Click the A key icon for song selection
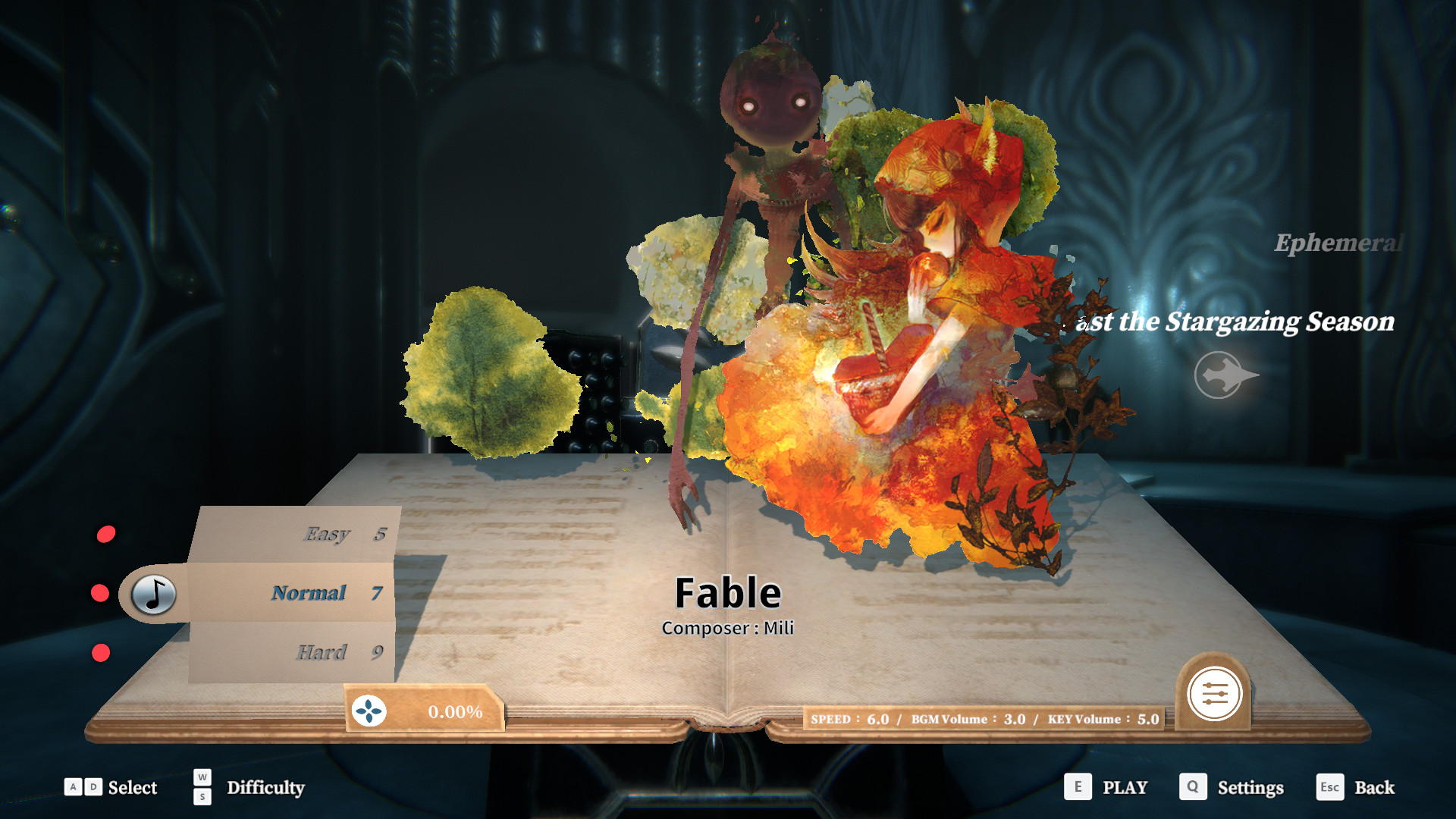This screenshot has height=819, width=1456. (71, 787)
